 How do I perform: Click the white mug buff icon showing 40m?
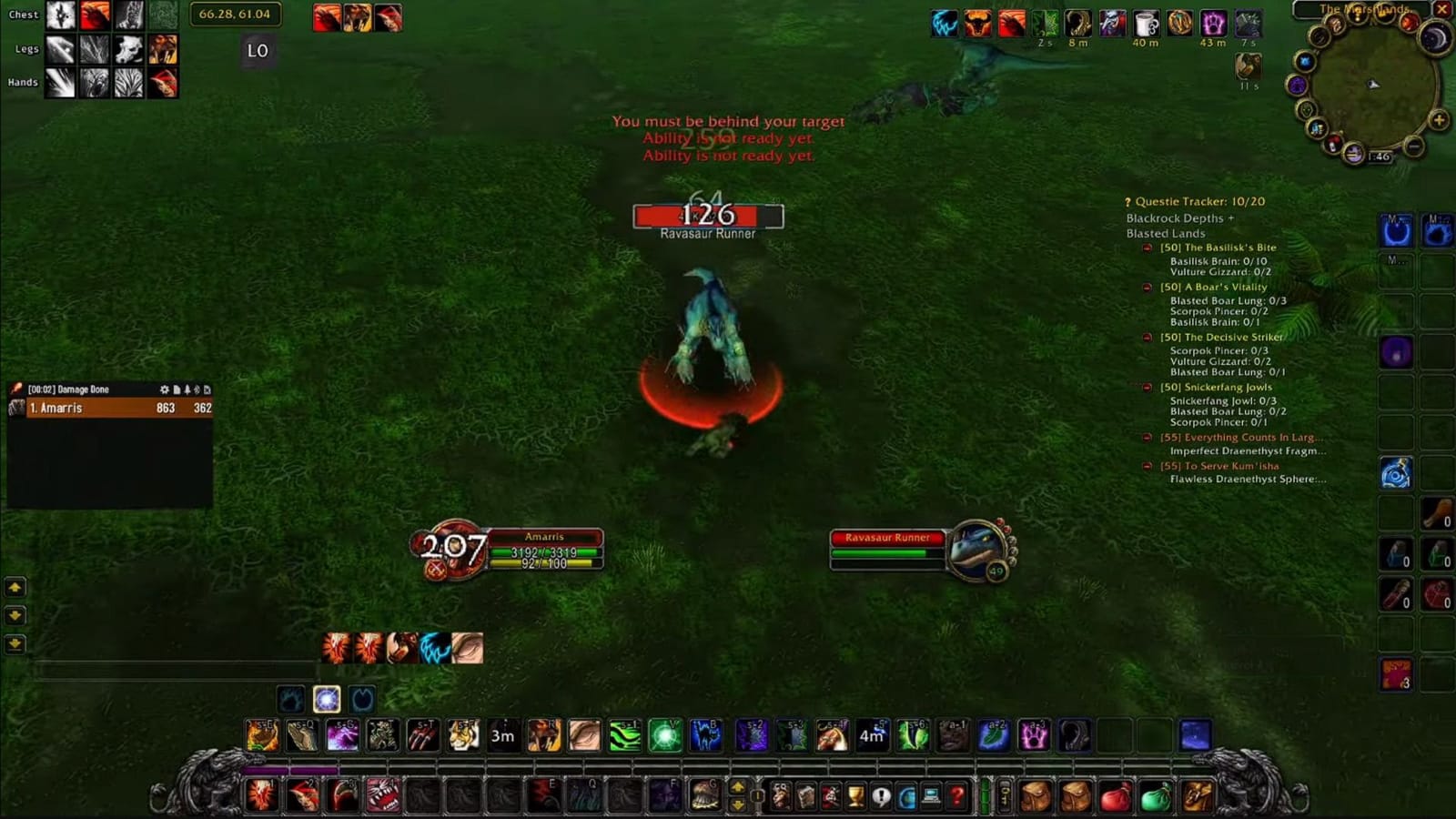(1145, 23)
